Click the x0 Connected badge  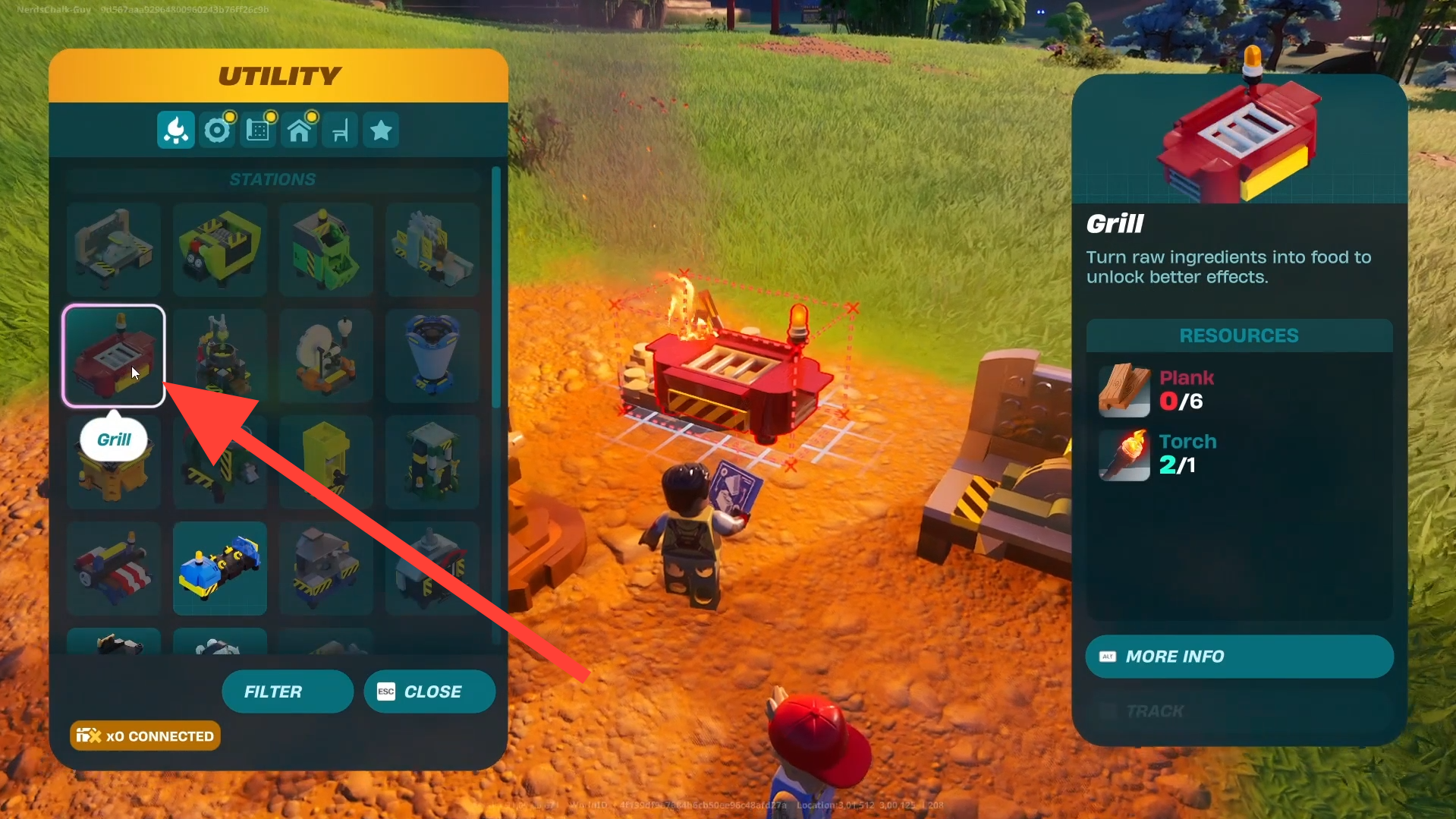[145, 736]
